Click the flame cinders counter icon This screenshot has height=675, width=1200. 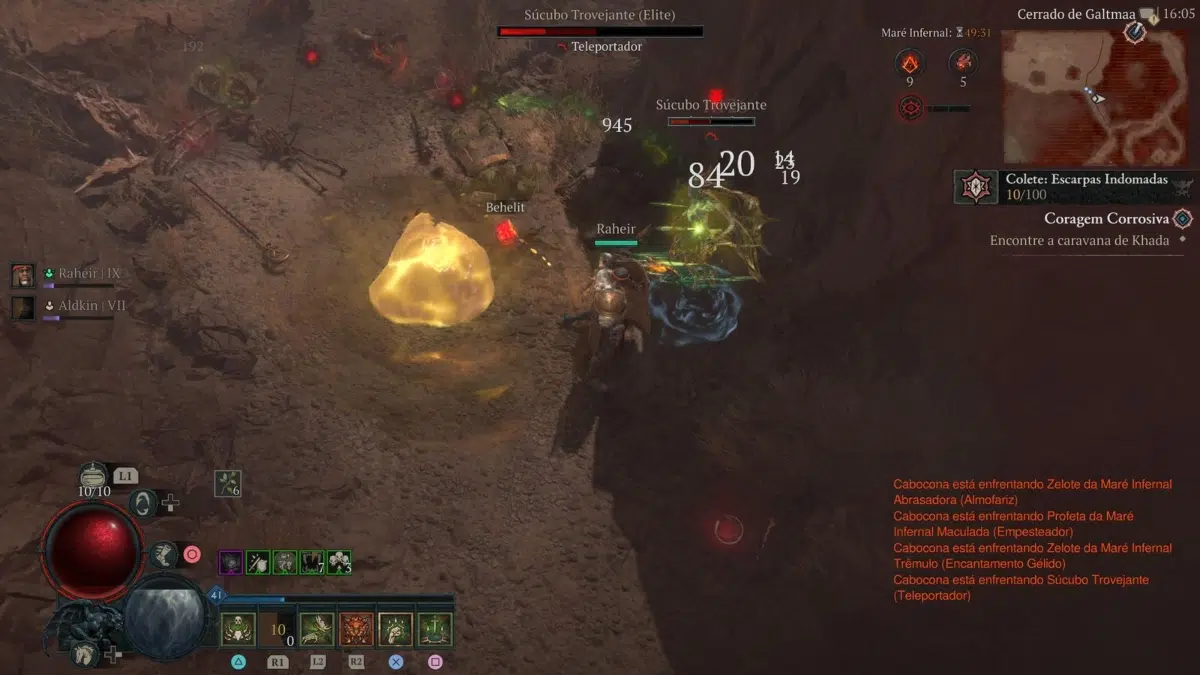(x=909, y=62)
